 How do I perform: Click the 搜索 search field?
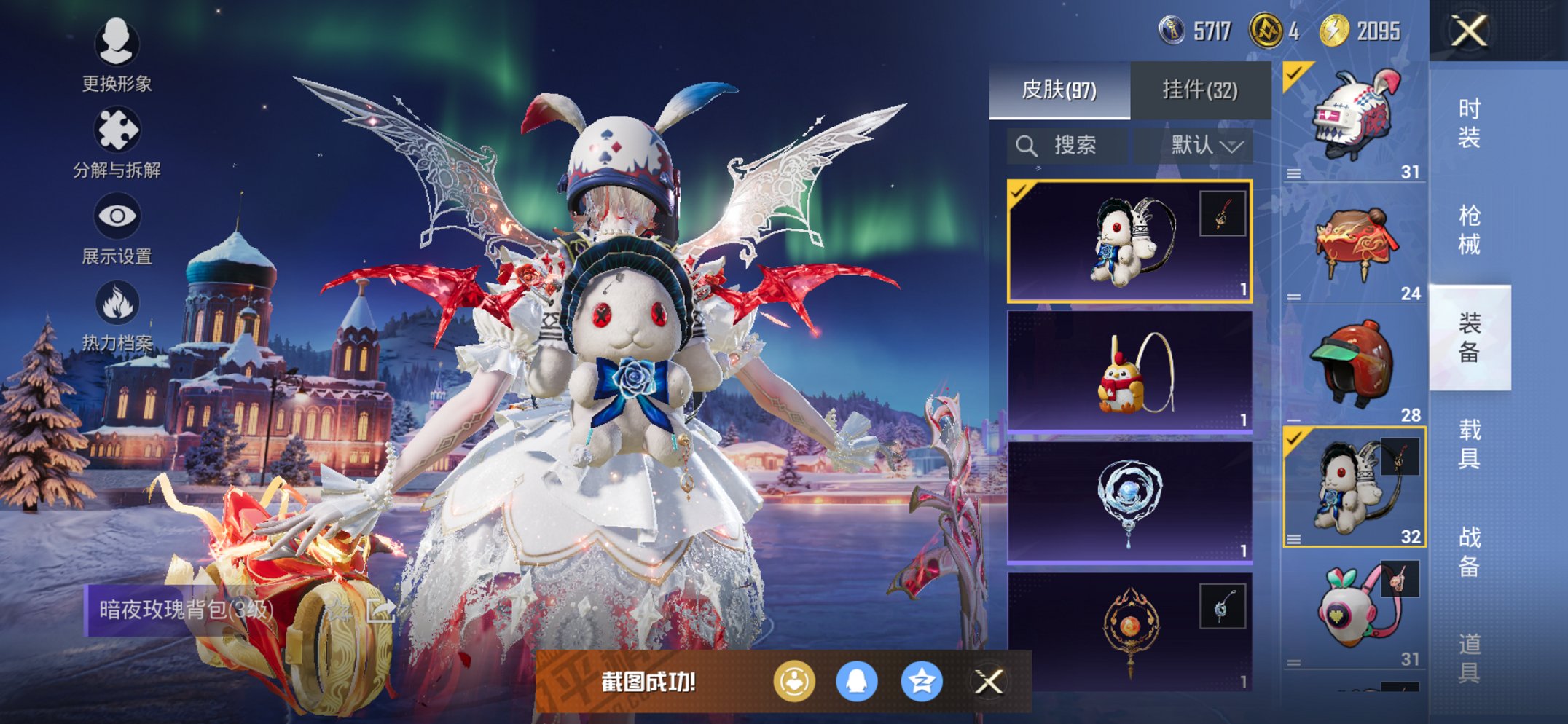point(1067,146)
